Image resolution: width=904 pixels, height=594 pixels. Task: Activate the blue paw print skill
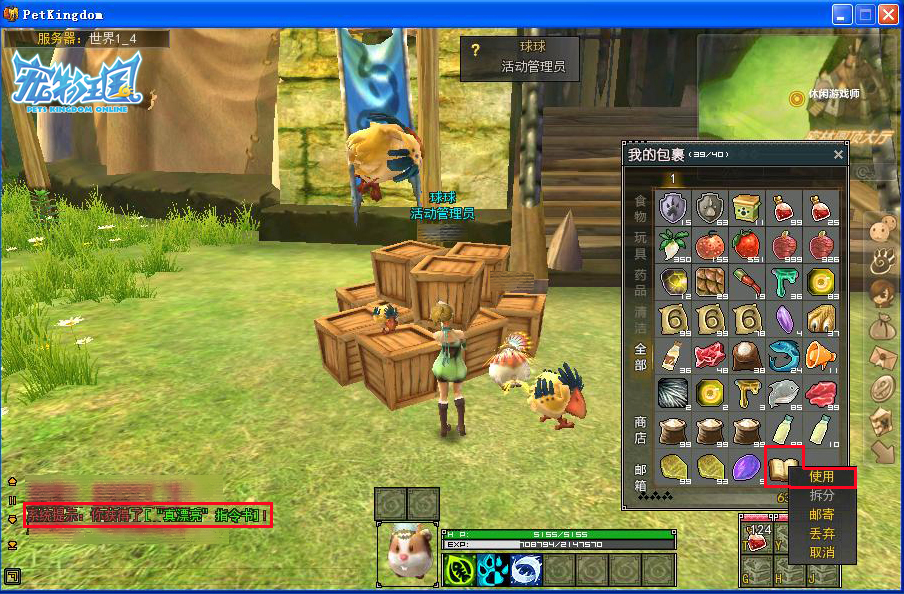pos(492,570)
